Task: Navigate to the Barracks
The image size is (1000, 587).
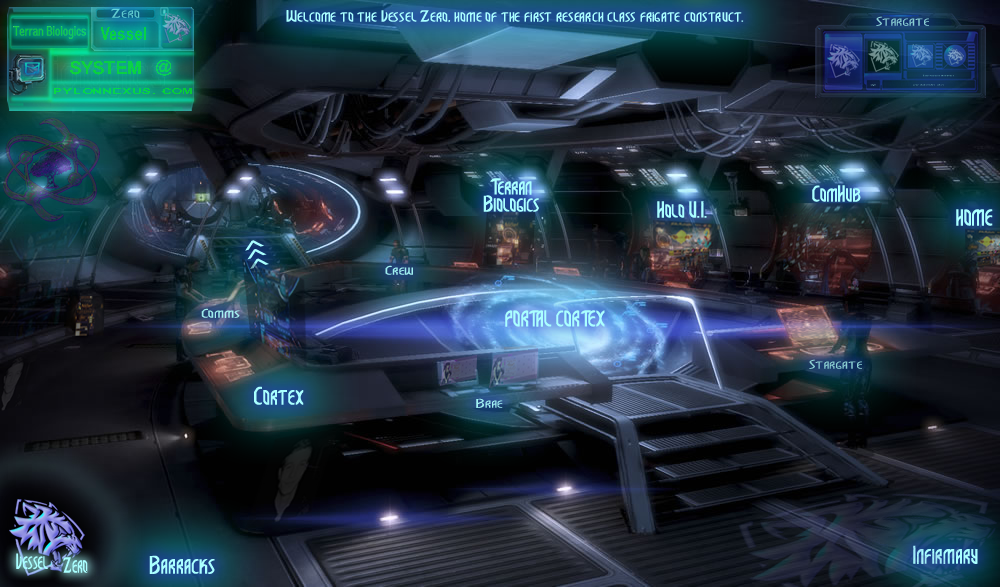Action: (181, 565)
